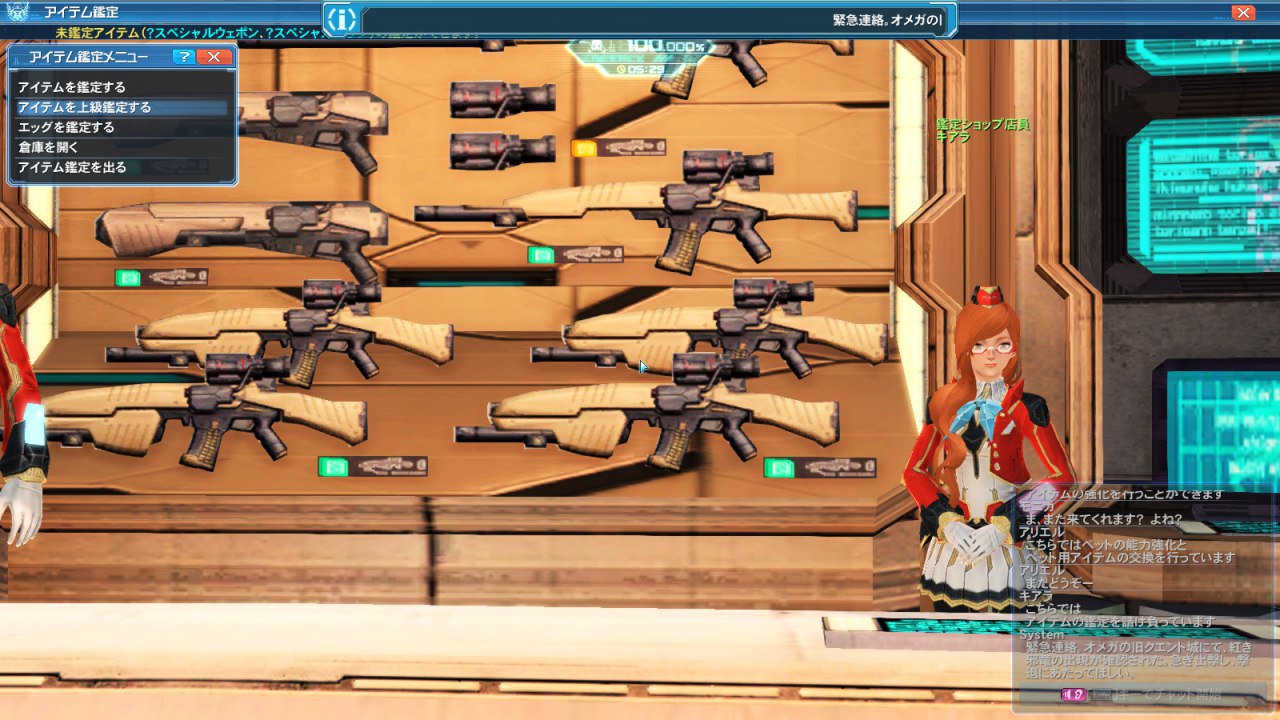
Task: Click the info icon on the announcement bar
Action: tap(342, 19)
